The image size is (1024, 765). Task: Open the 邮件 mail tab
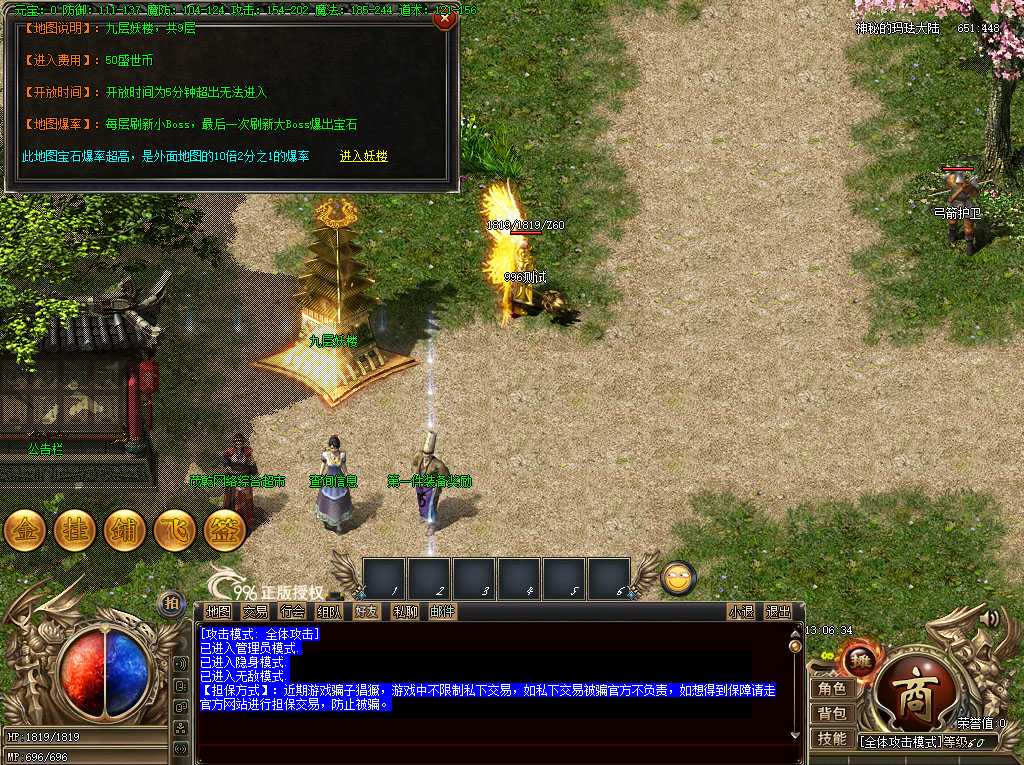coord(442,612)
